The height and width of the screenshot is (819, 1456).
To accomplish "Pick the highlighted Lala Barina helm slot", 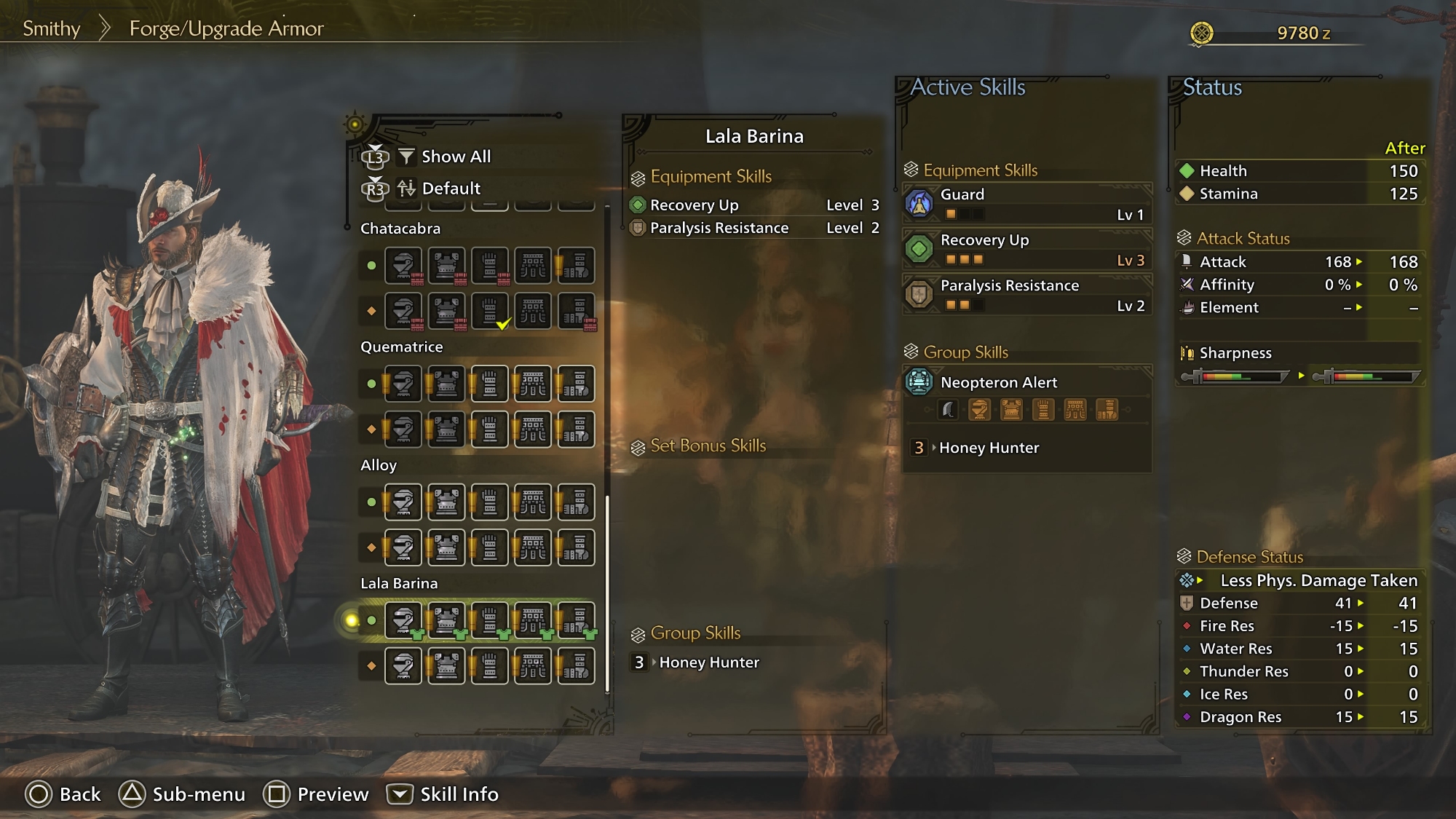I will 403,620.
